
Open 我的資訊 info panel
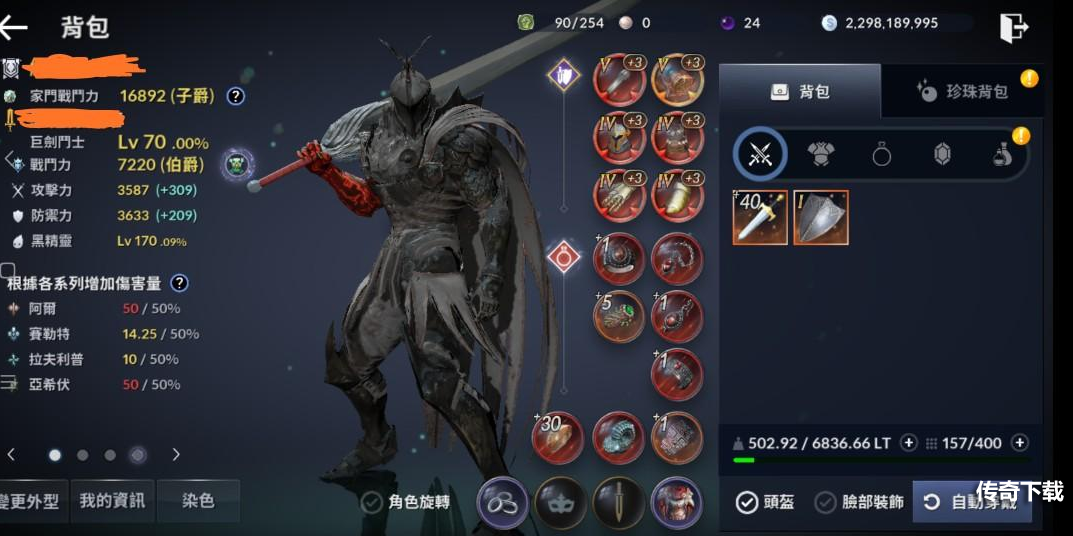click(112, 501)
